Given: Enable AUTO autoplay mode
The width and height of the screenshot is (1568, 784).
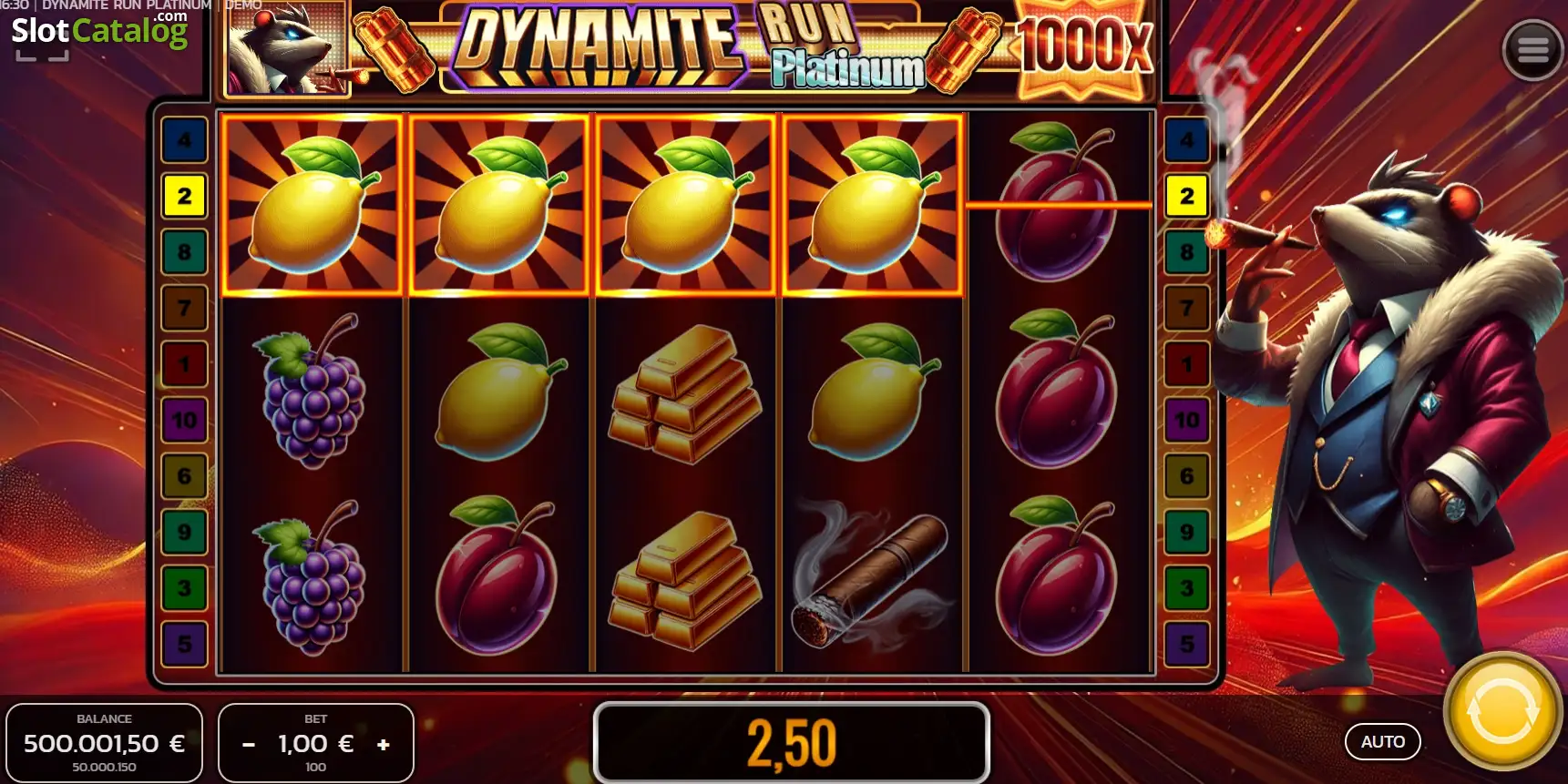Looking at the screenshot, I should (1381, 741).
